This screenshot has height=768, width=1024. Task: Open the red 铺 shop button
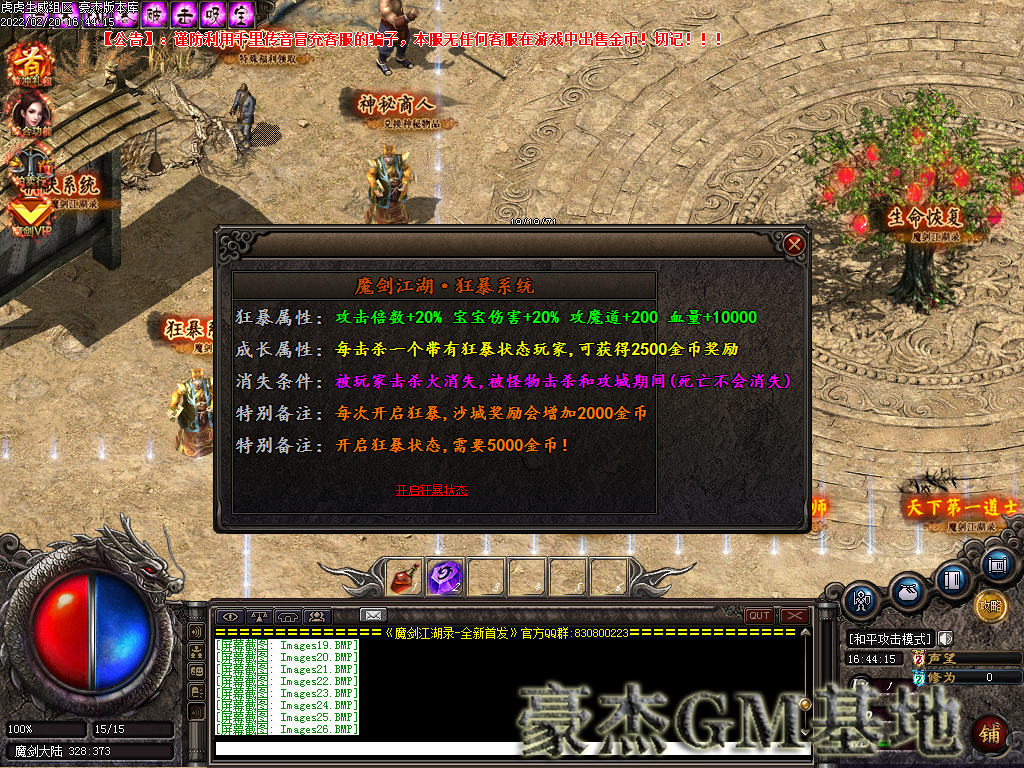click(989, 733)
